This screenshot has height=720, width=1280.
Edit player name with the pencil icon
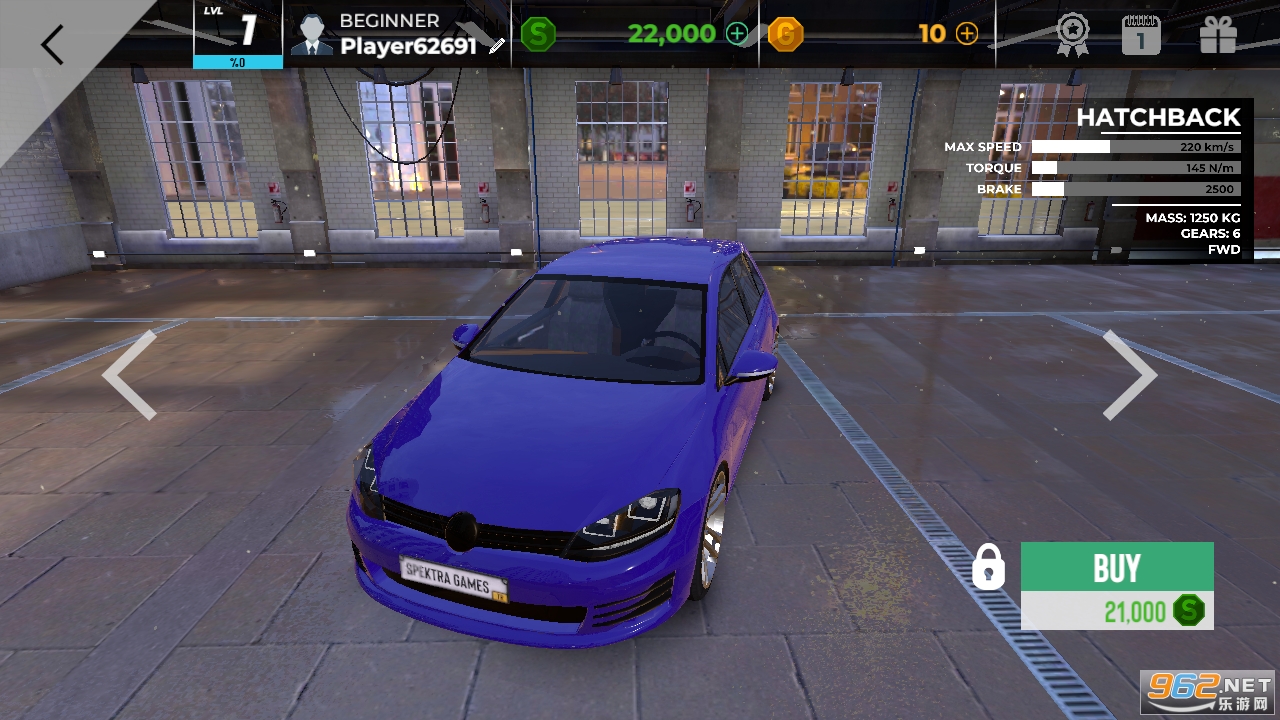pyautogui.click(x=497, y=46)
